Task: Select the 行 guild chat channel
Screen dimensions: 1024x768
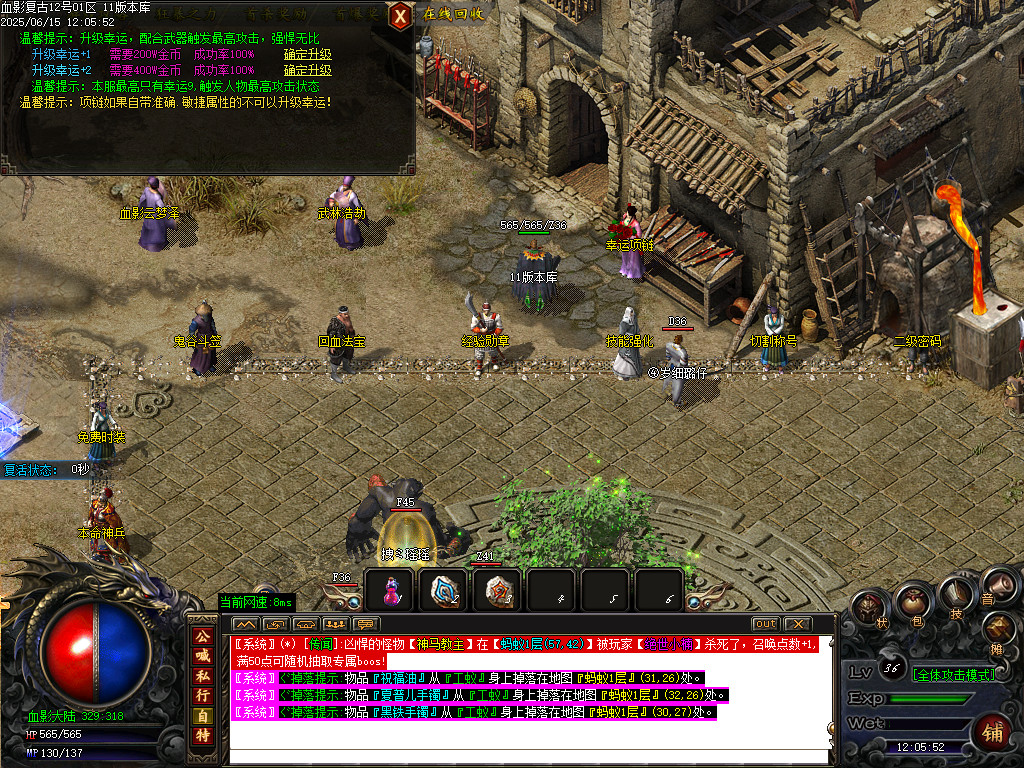Action: tap(202, 695)
